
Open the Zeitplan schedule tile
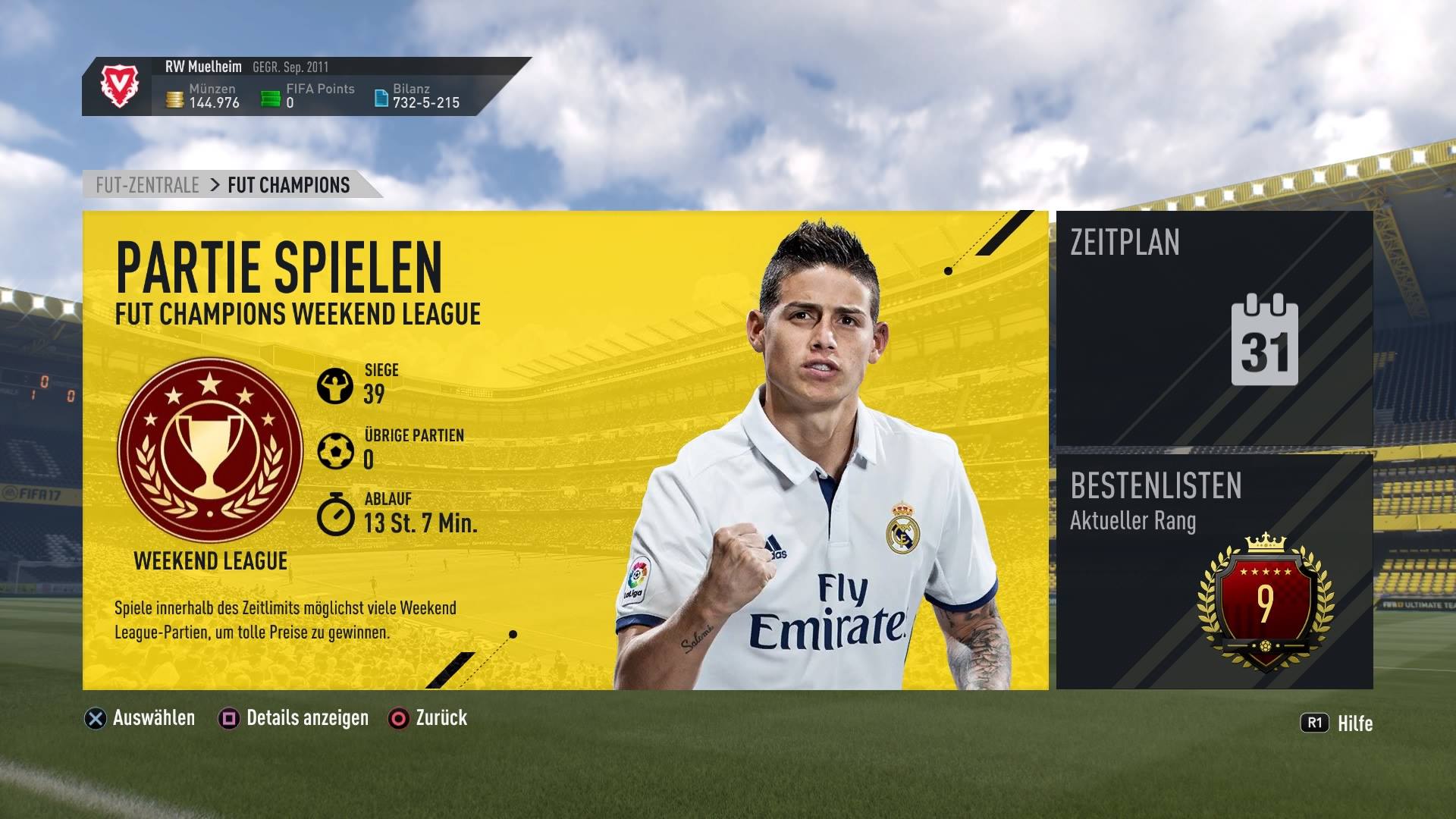tap(1214, 328)
